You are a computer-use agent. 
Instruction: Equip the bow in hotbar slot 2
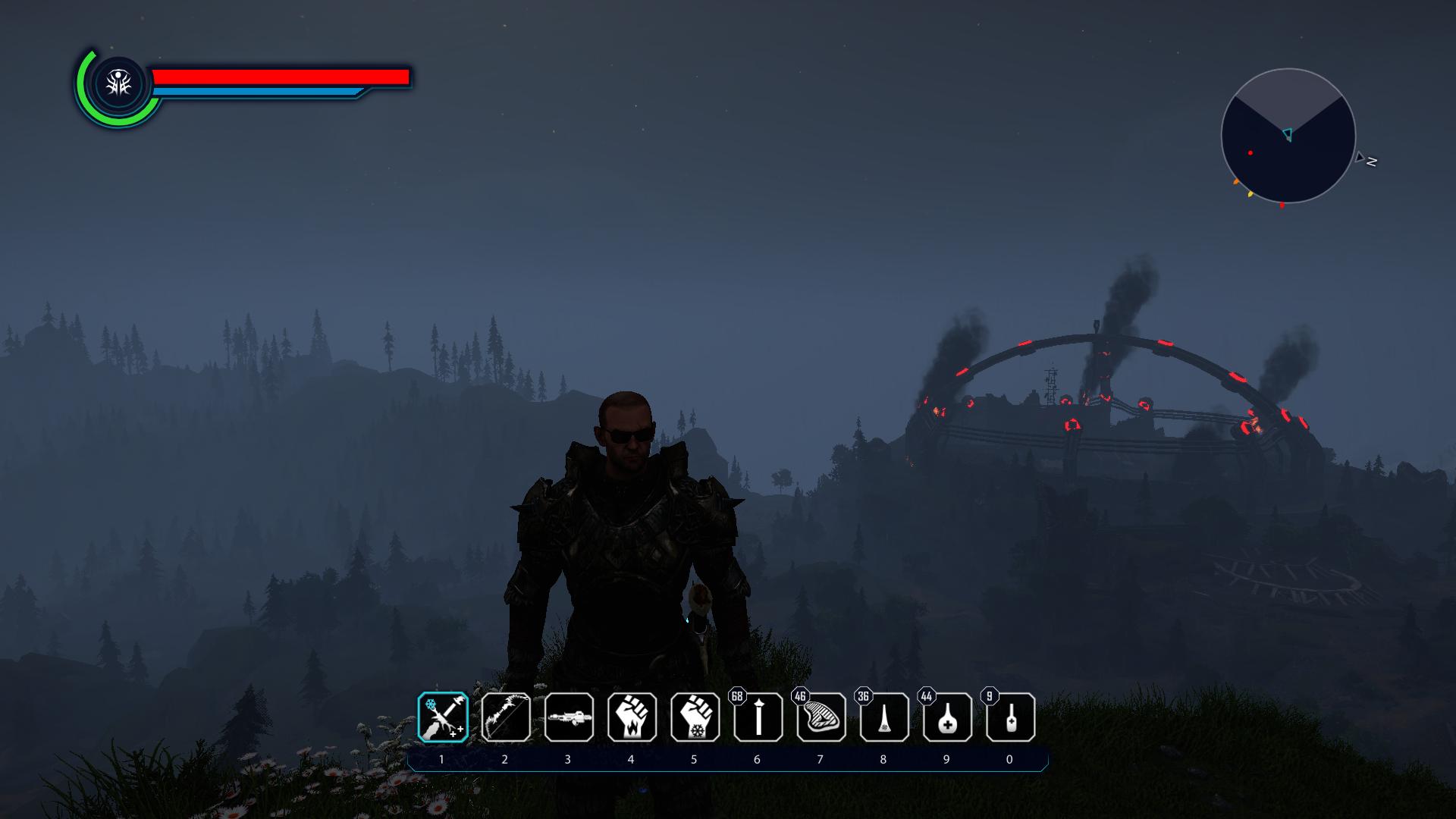point(506,717)
